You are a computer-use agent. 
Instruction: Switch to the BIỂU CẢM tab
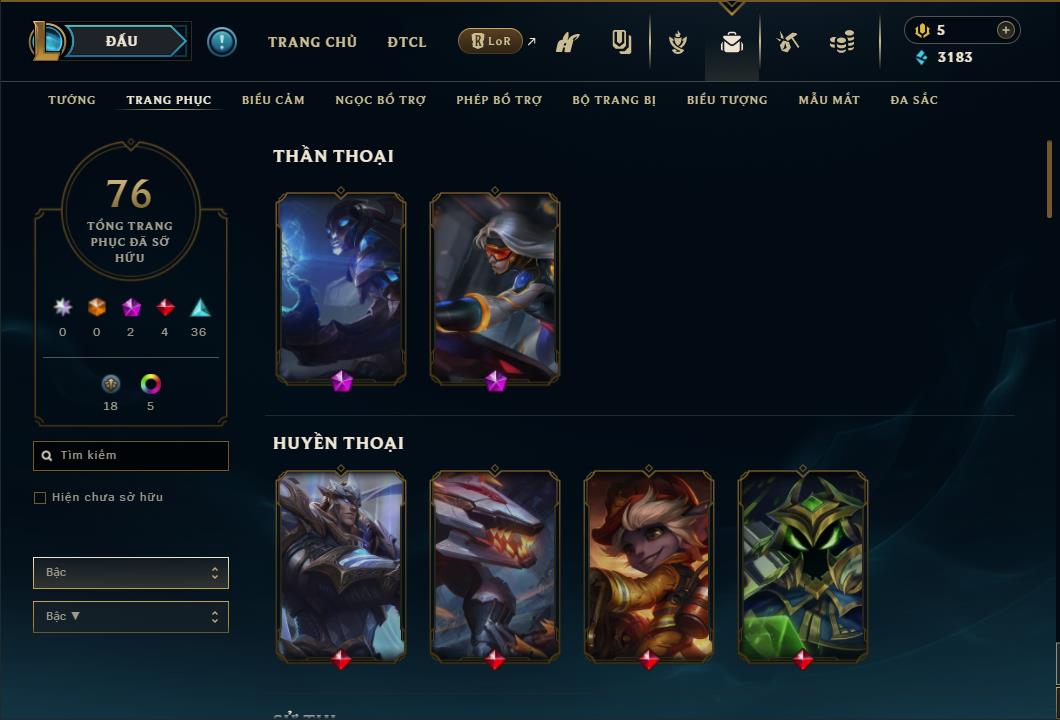pos(273,100)
